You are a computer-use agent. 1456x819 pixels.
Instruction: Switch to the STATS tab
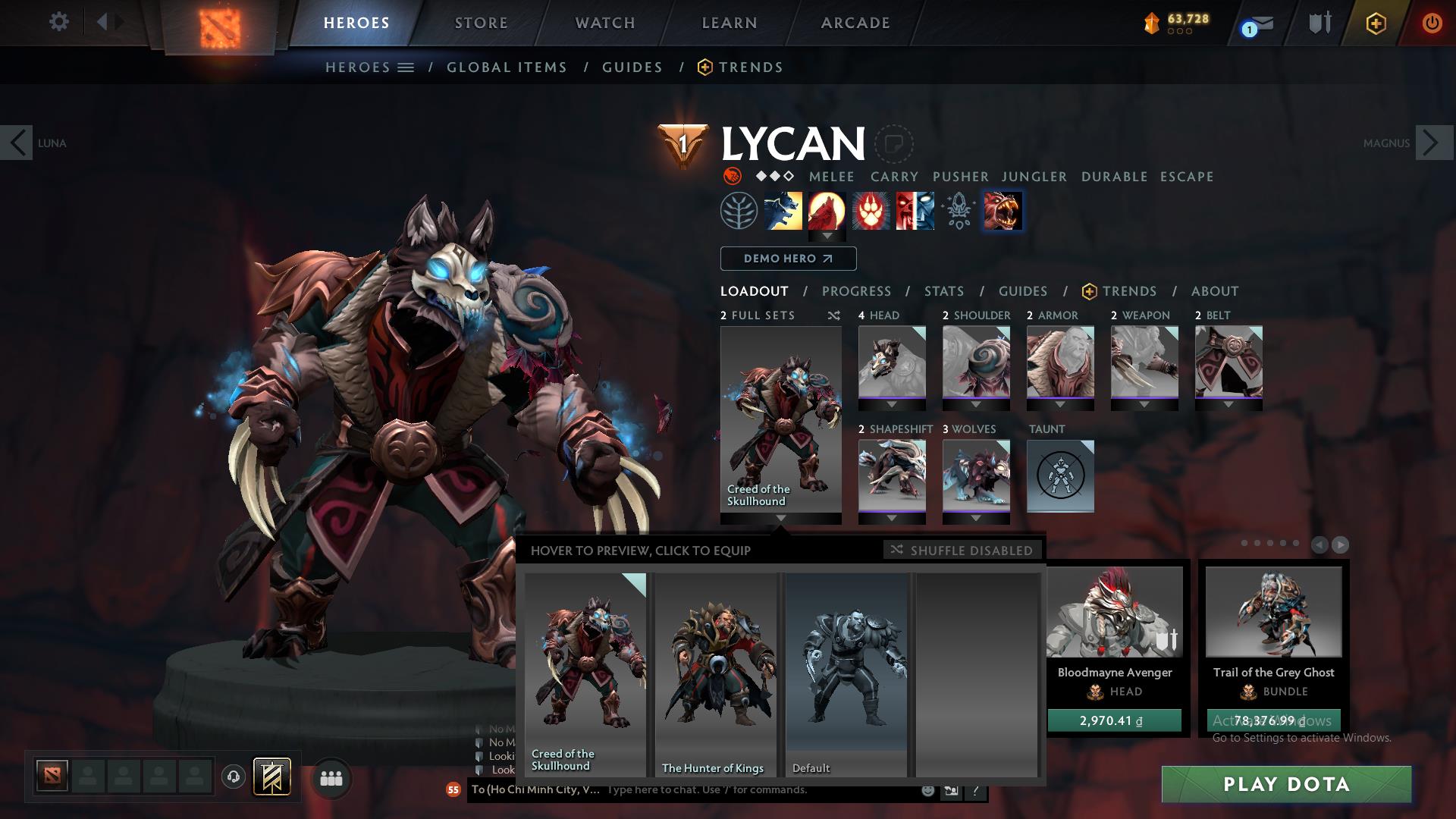click(943, 291)
